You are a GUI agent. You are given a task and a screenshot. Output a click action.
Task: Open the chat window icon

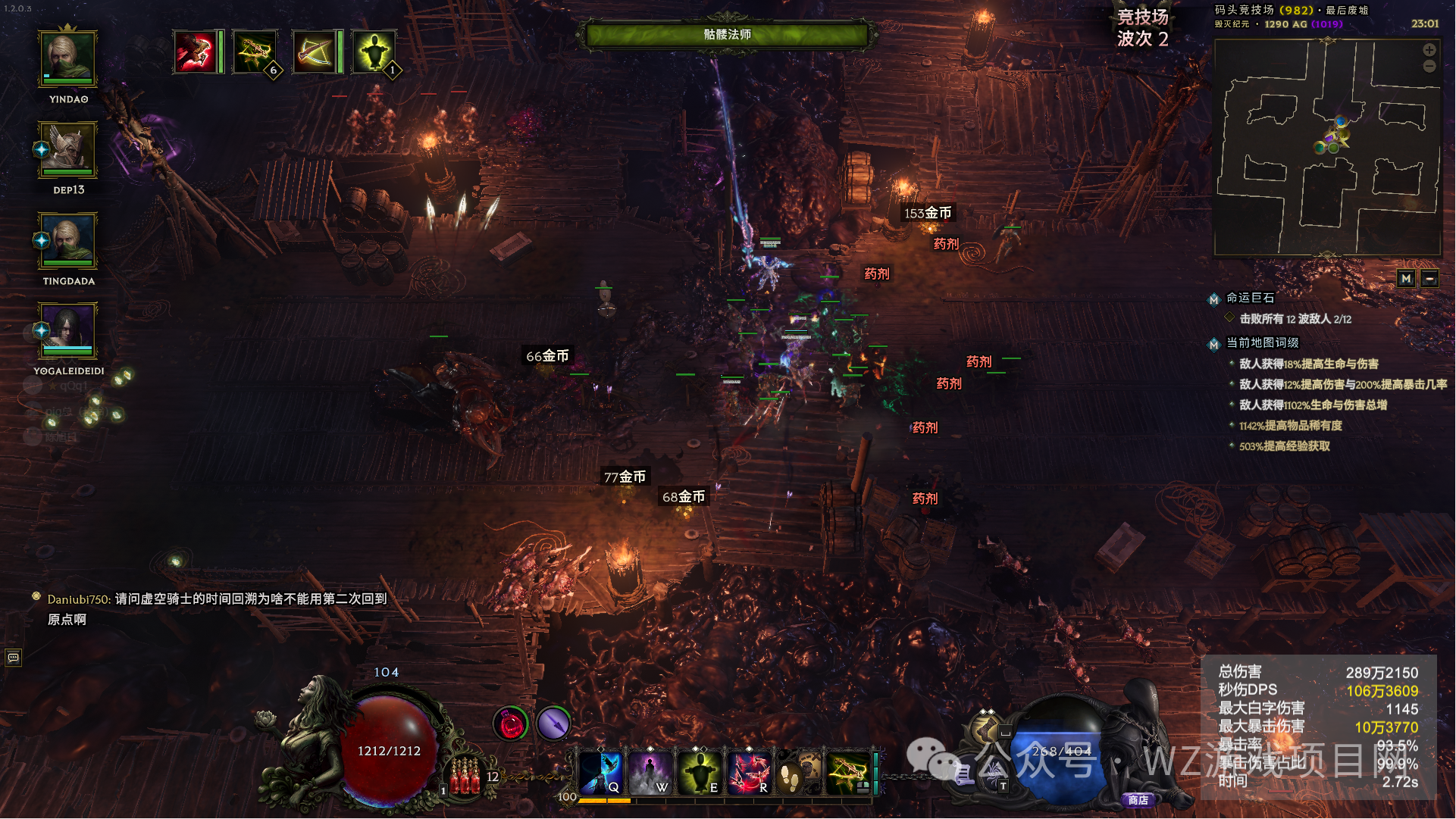coord(14,658)
